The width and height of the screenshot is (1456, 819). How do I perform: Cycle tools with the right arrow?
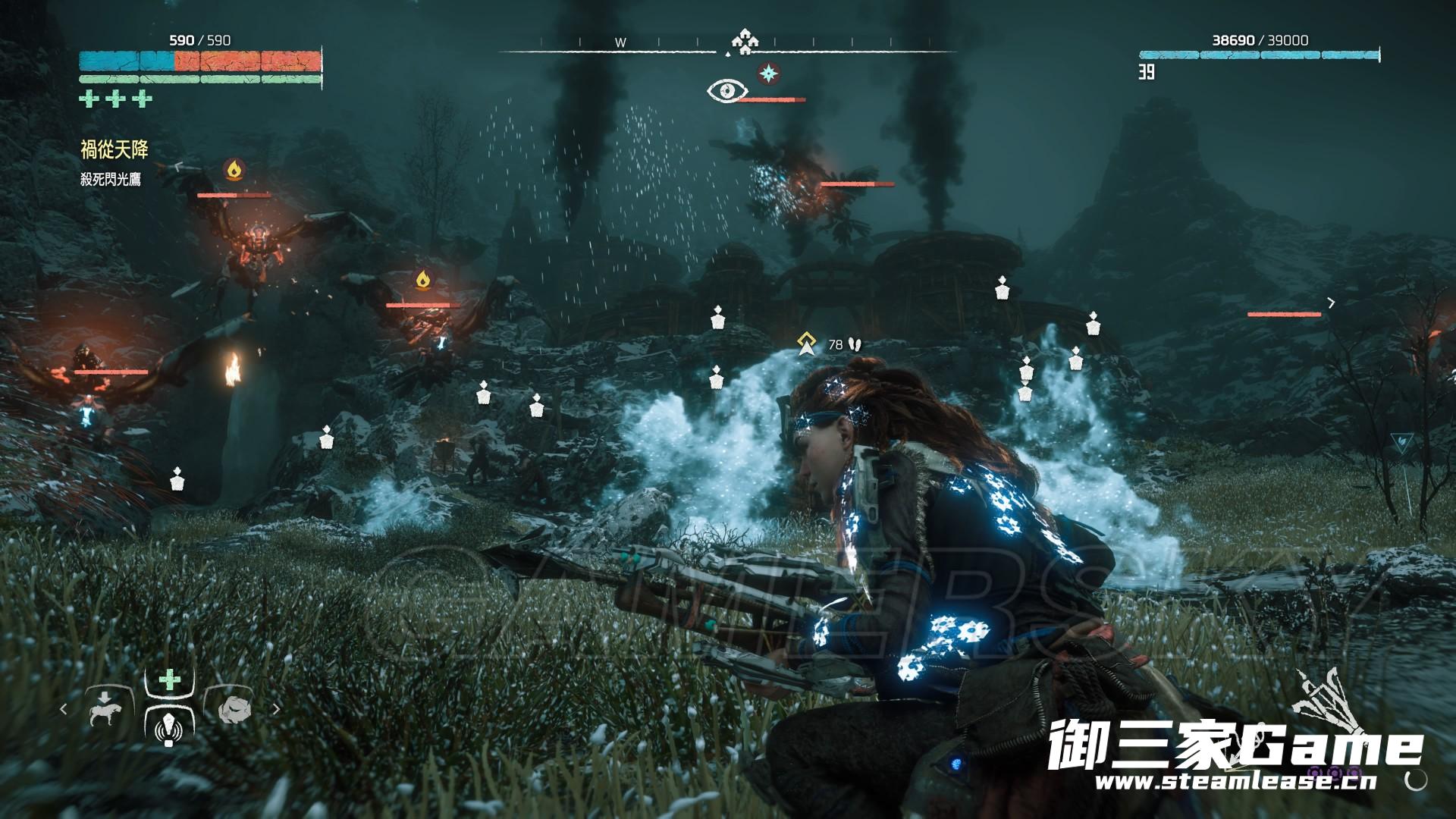[x=276, y=710]
